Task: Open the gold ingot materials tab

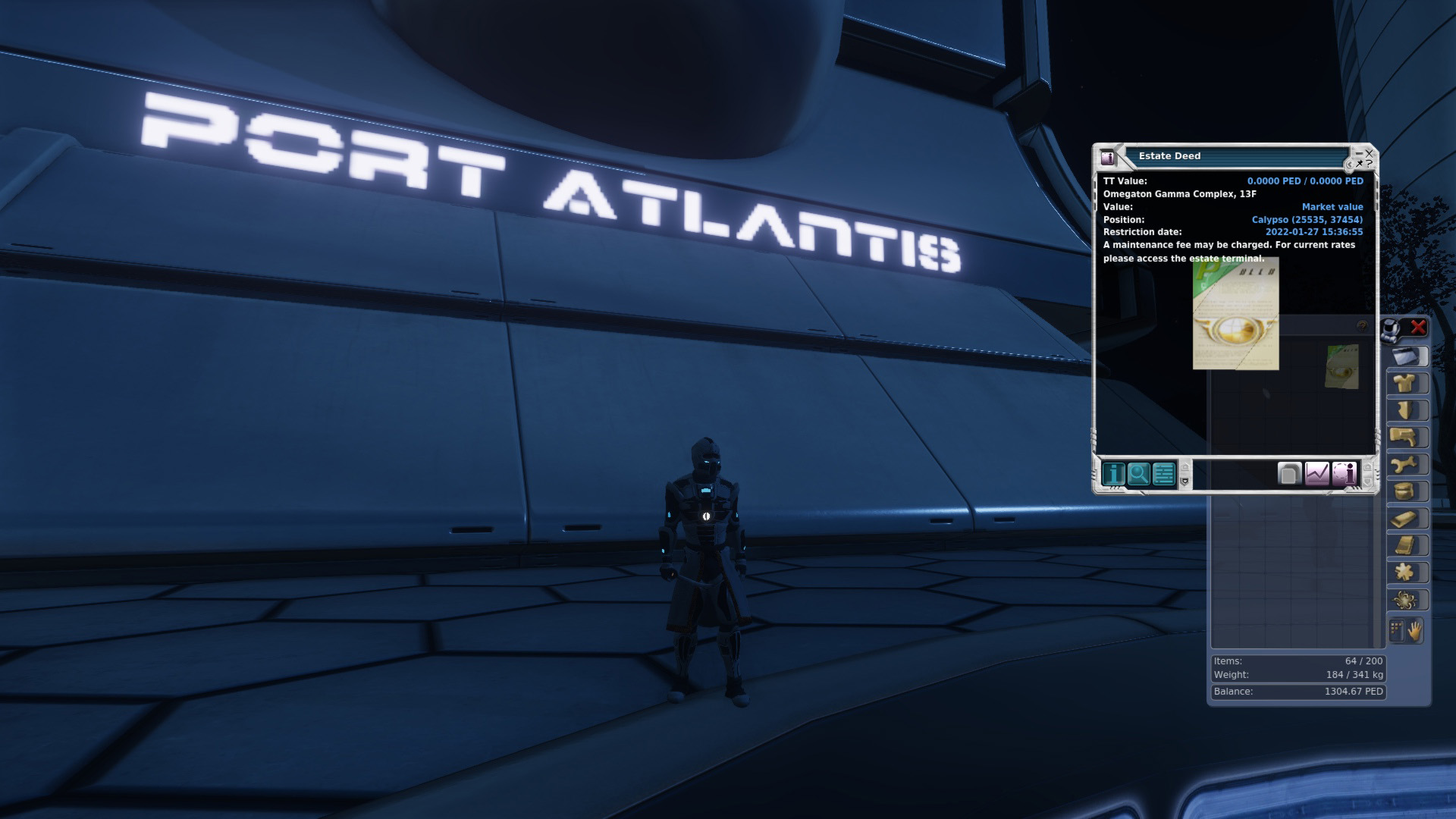Action: pyautogui.click(x=1407, y=519)
